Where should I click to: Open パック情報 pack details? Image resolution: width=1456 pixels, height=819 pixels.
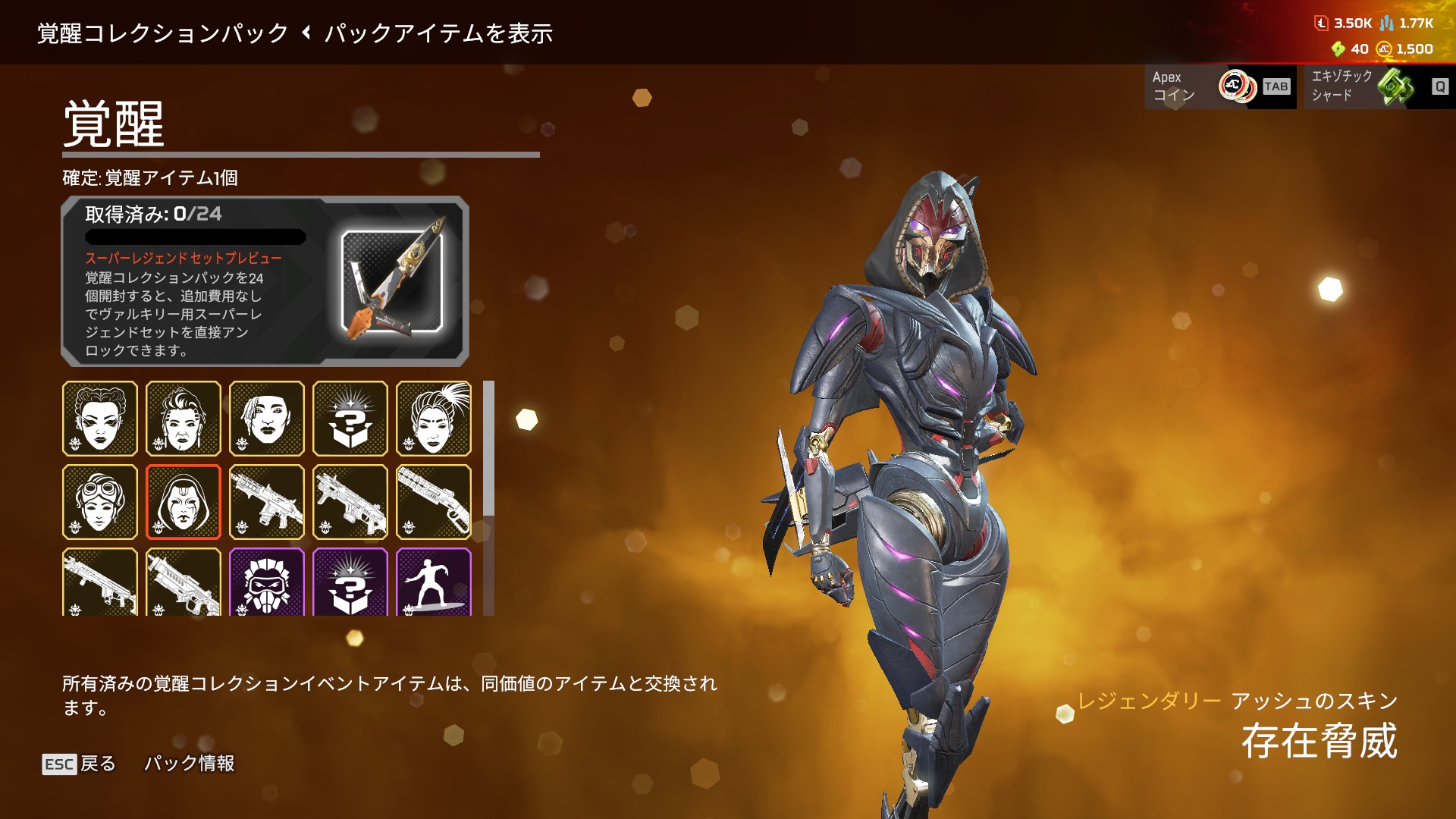[x=190, y=764]
